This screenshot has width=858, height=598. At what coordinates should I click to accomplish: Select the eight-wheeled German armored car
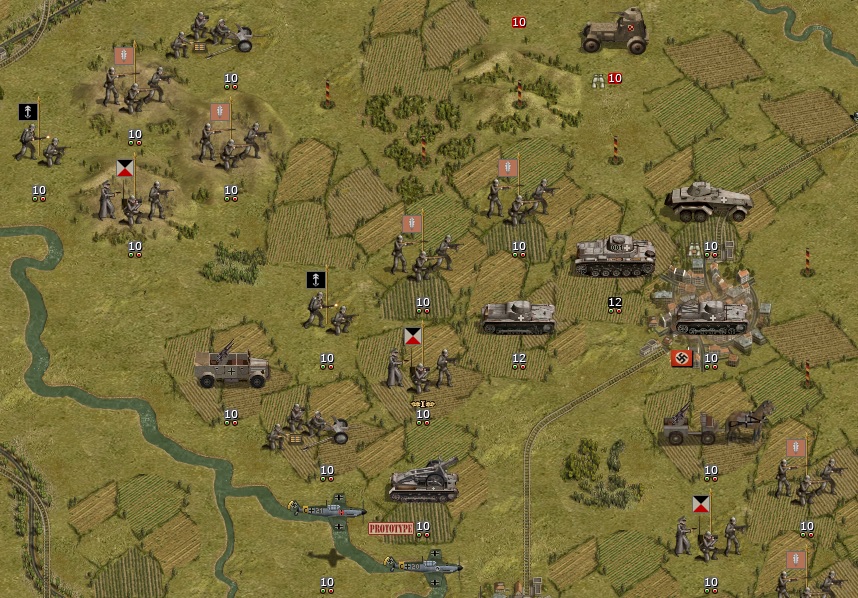click(708, 202)
